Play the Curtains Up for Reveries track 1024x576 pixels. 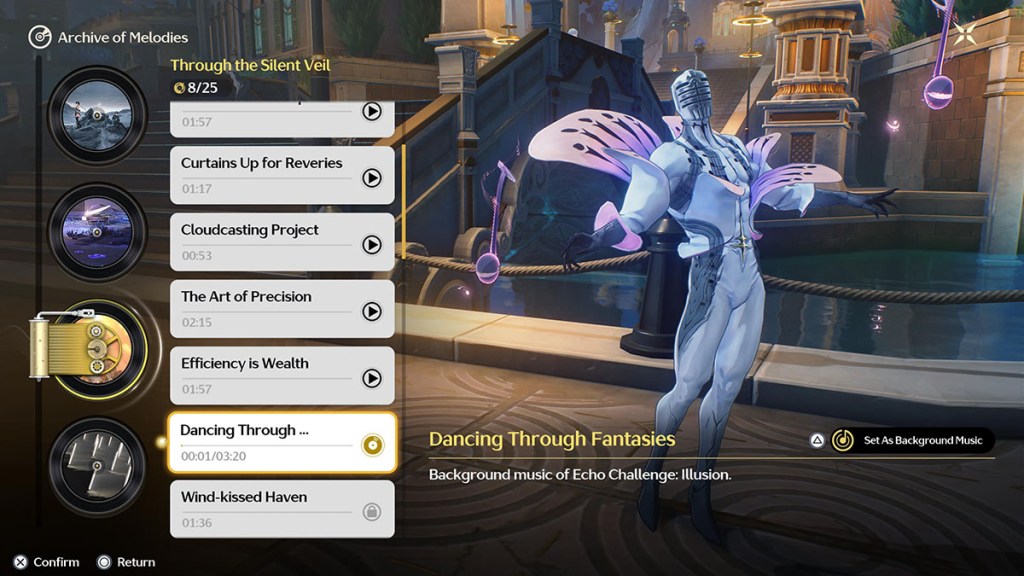coord(372,178)
